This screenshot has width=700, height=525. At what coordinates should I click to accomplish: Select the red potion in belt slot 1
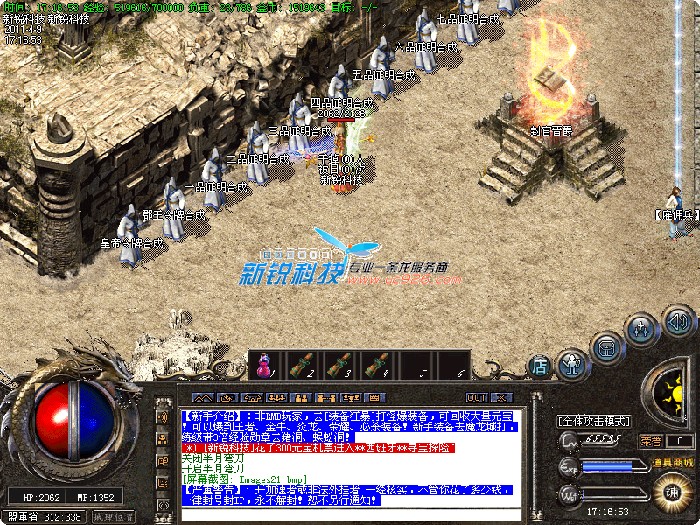point(265,365)
